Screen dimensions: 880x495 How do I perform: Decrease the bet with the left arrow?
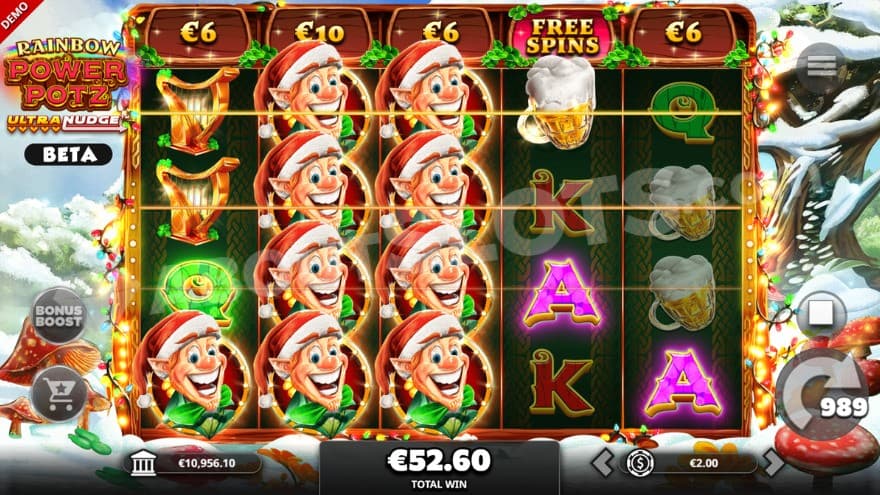pos(600,462)
